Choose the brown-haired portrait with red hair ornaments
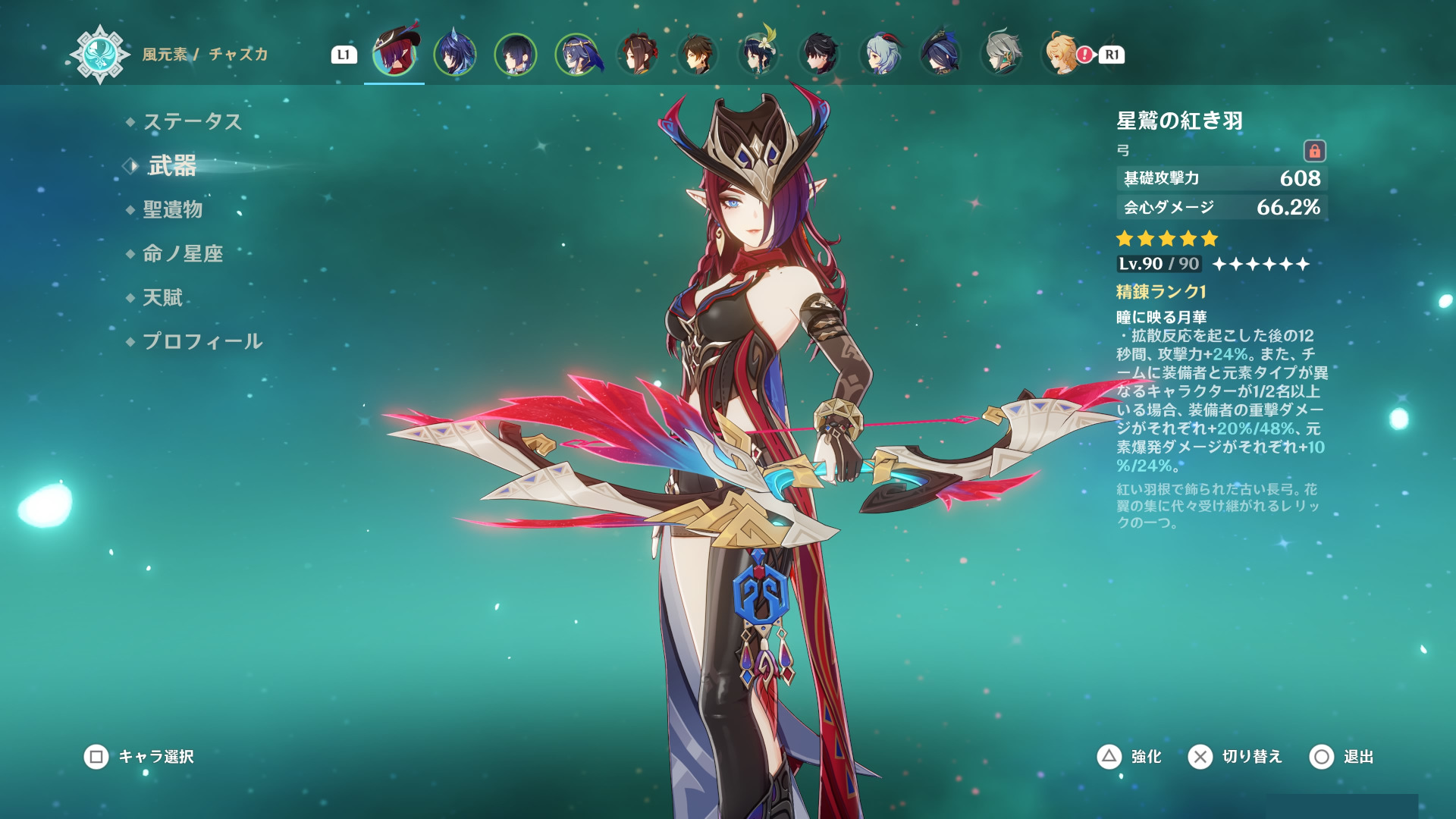This screenshot has height=819, width=1456. 637,55
